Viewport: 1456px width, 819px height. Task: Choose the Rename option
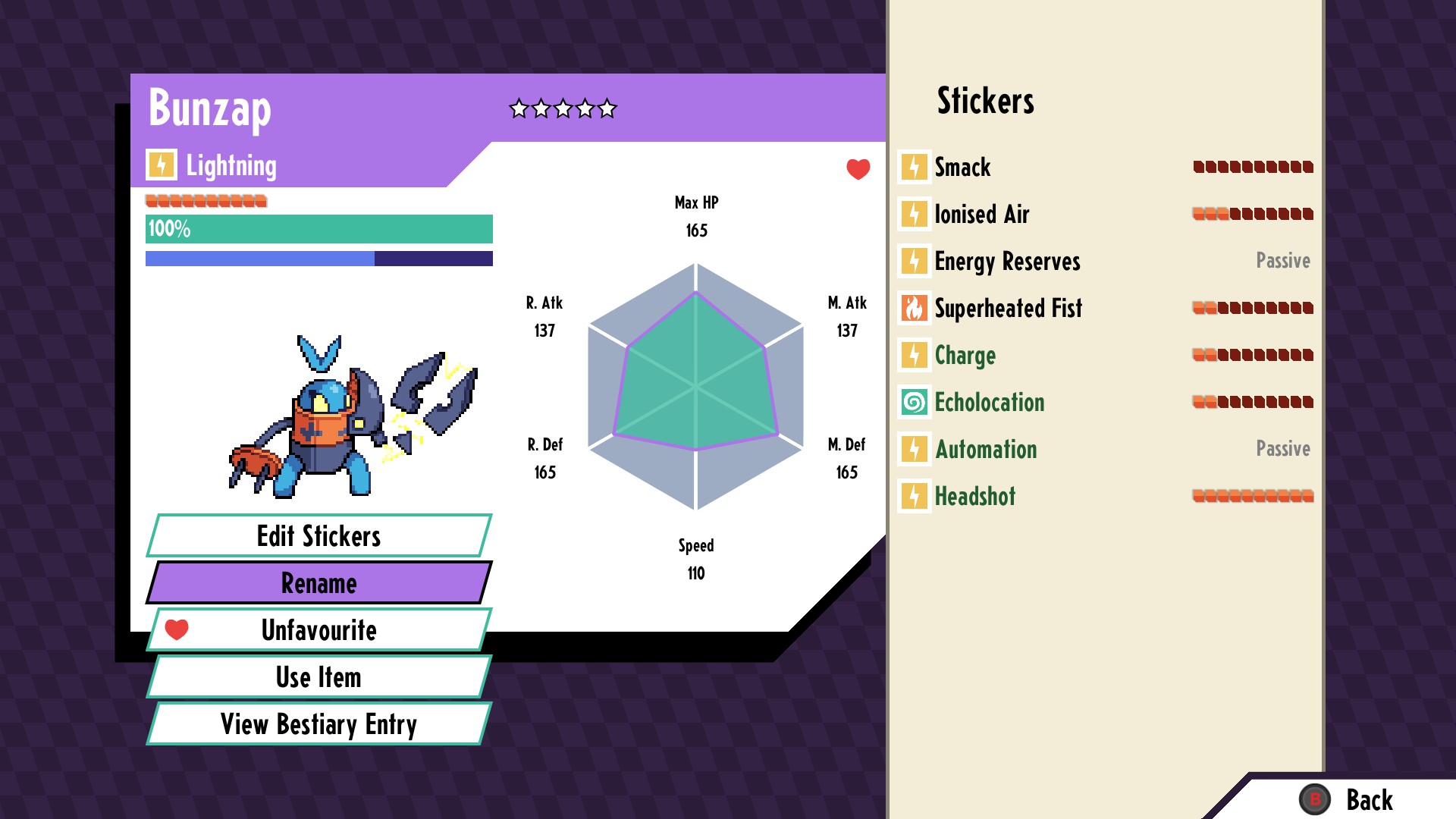pos(318,583)
